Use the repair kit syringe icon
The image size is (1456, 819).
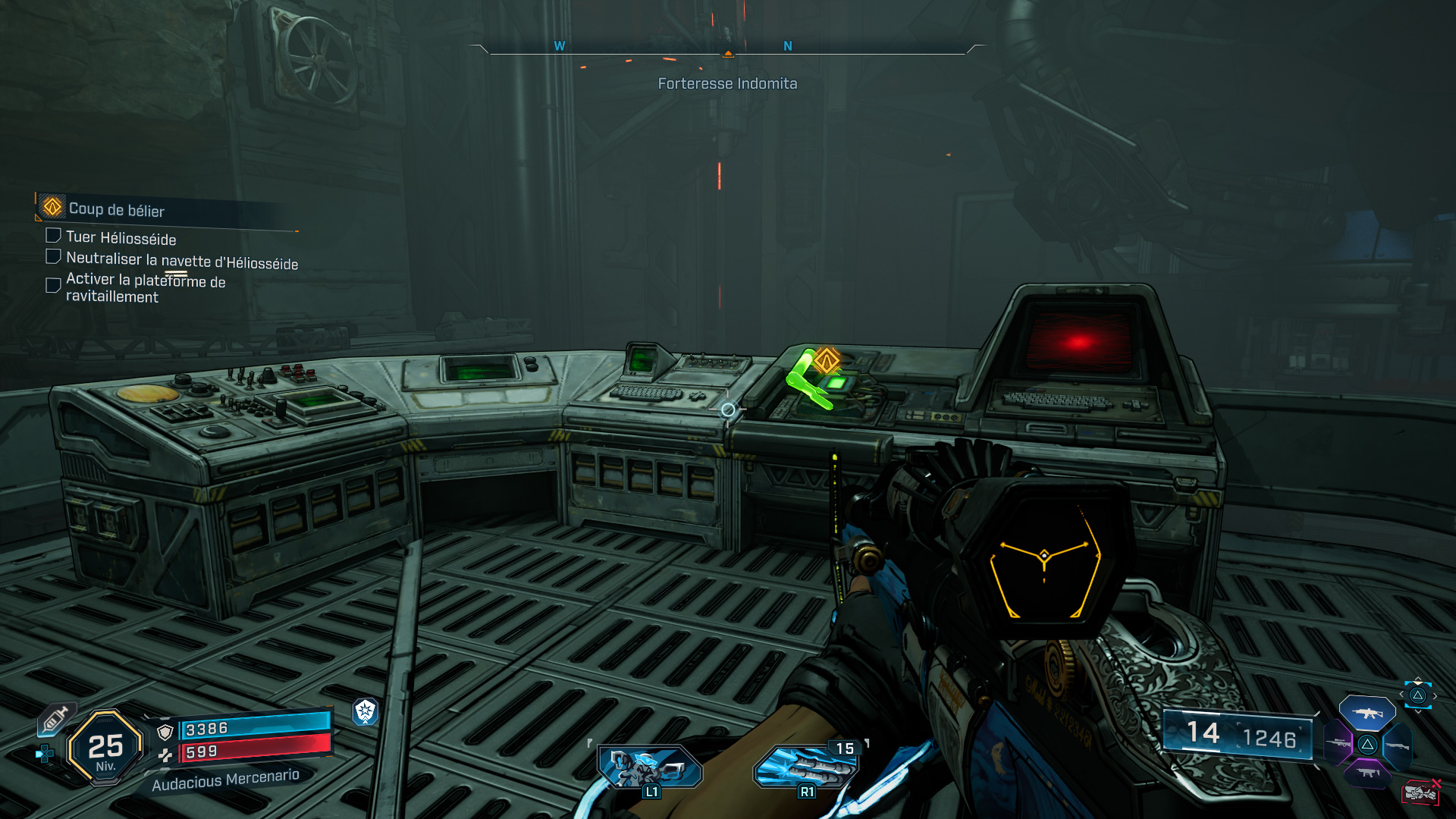pyautogui.click(x=56, y=718)
